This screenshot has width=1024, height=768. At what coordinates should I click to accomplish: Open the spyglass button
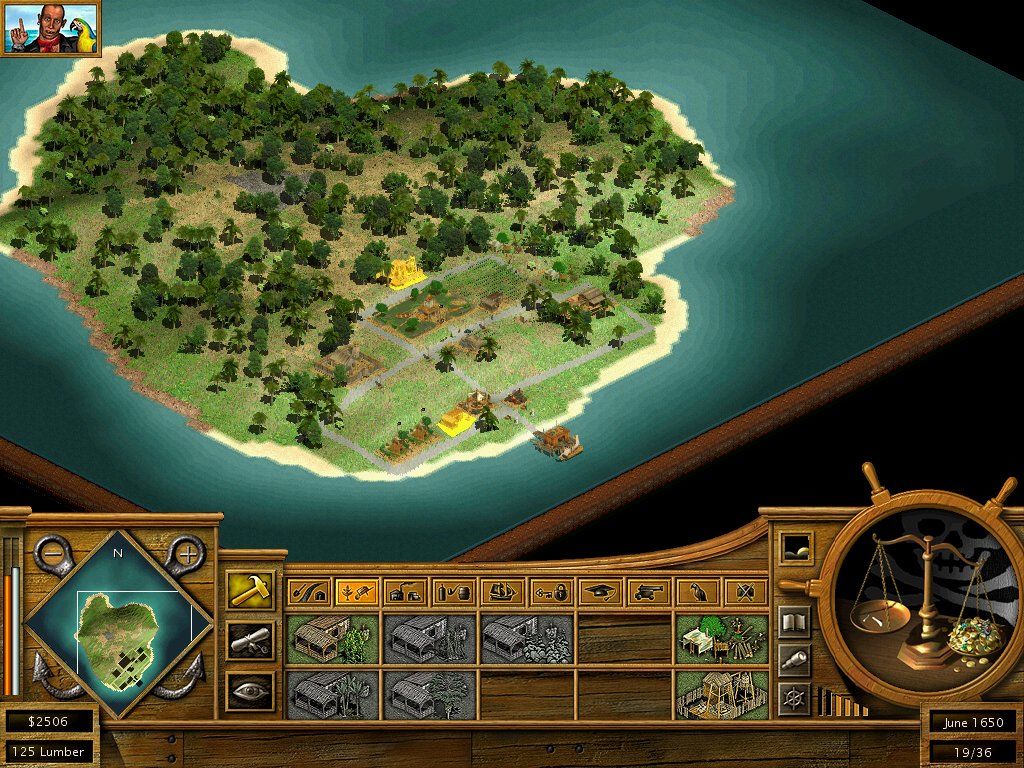794,660
